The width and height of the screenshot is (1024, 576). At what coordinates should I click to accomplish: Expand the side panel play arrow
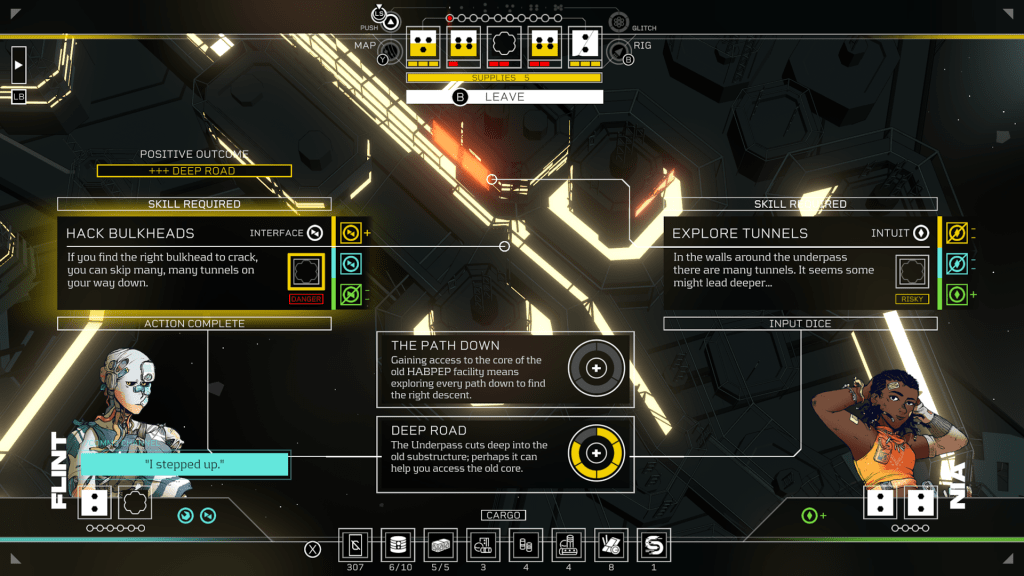click(19, 65)
